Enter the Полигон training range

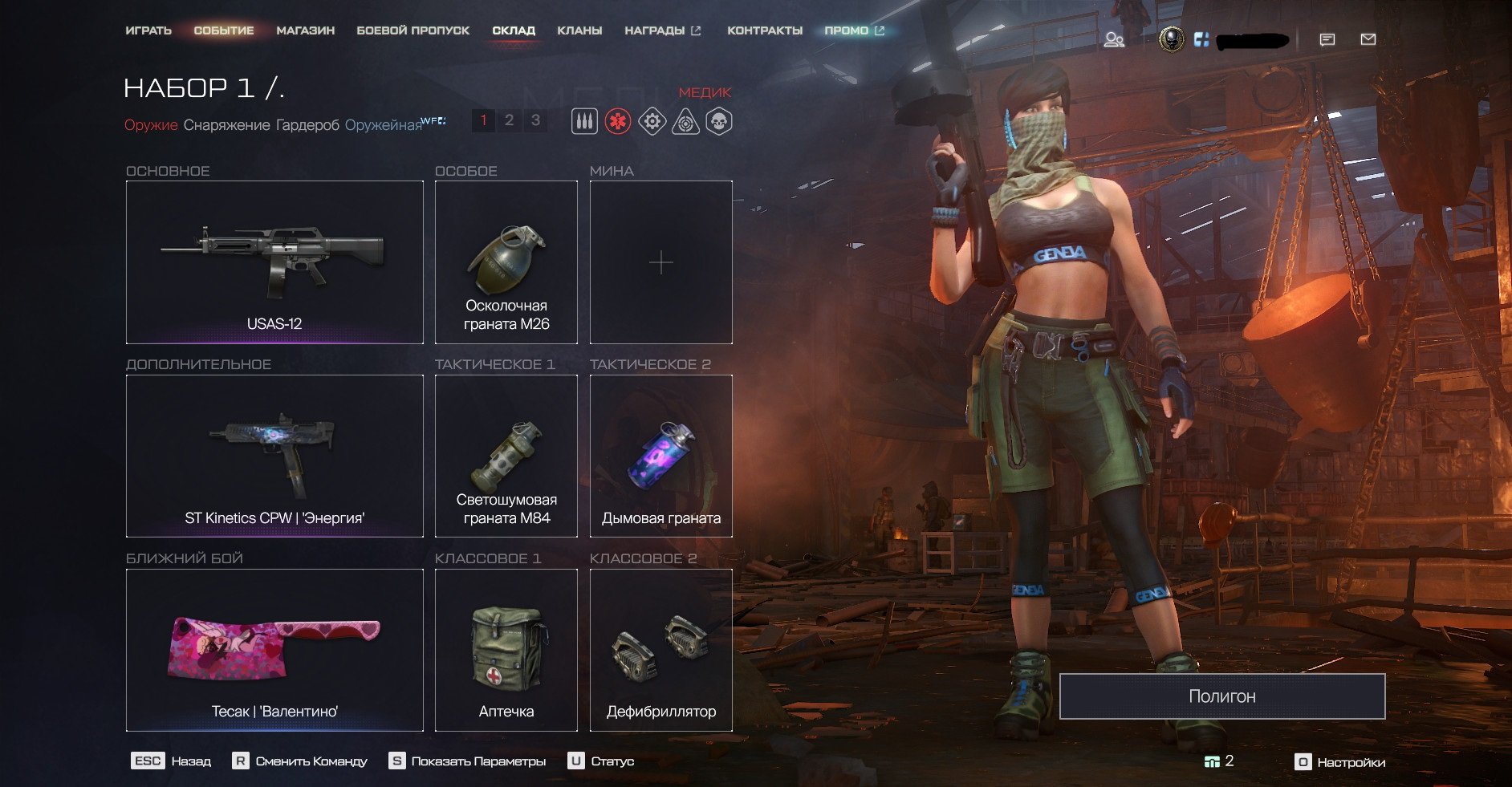[x=1221, y=696]
